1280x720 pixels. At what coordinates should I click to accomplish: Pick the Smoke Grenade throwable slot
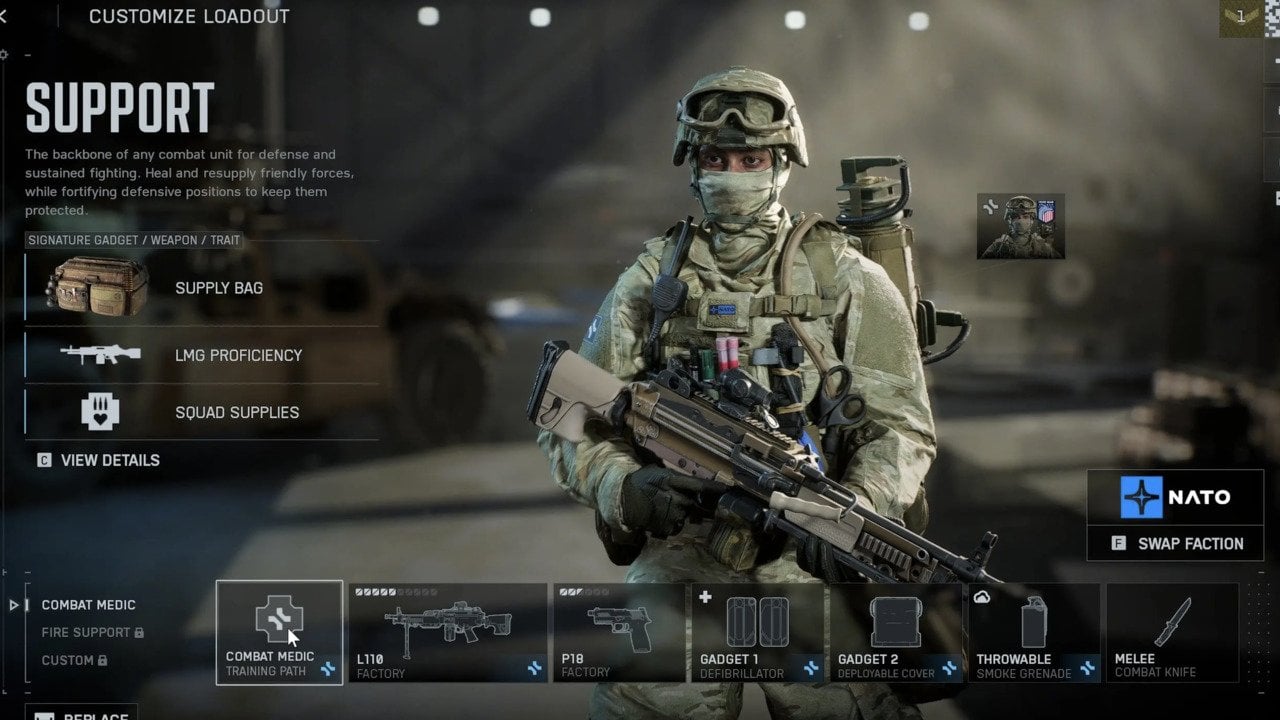1033,632
